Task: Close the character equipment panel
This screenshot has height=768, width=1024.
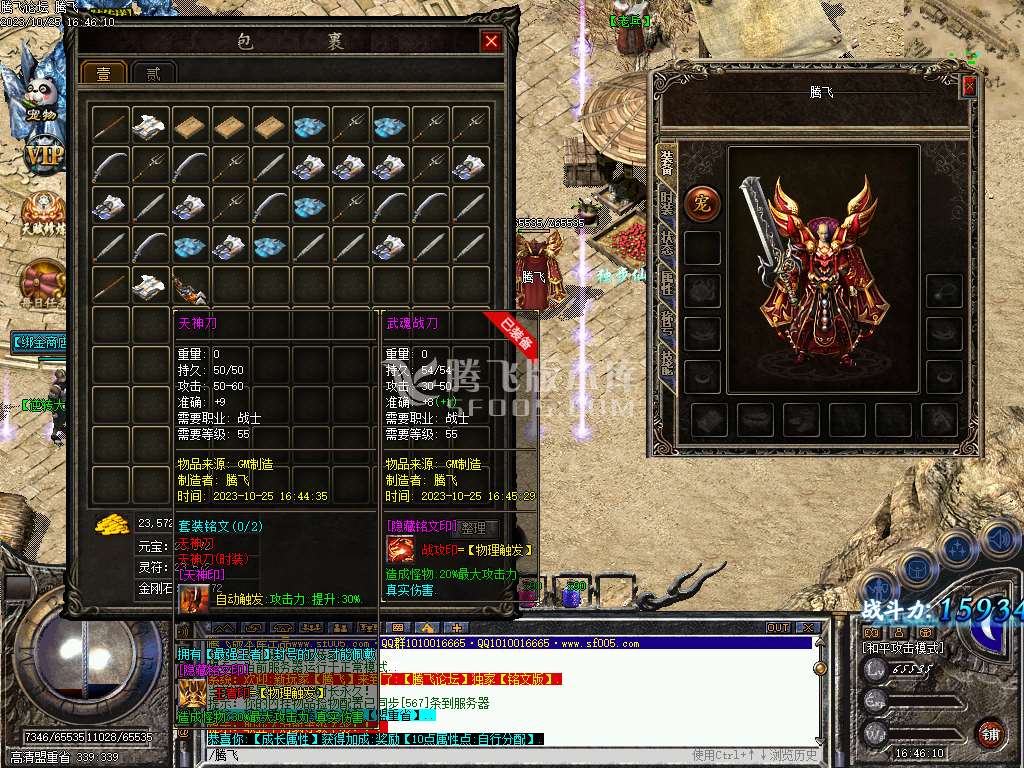Action: coord(968,87)
